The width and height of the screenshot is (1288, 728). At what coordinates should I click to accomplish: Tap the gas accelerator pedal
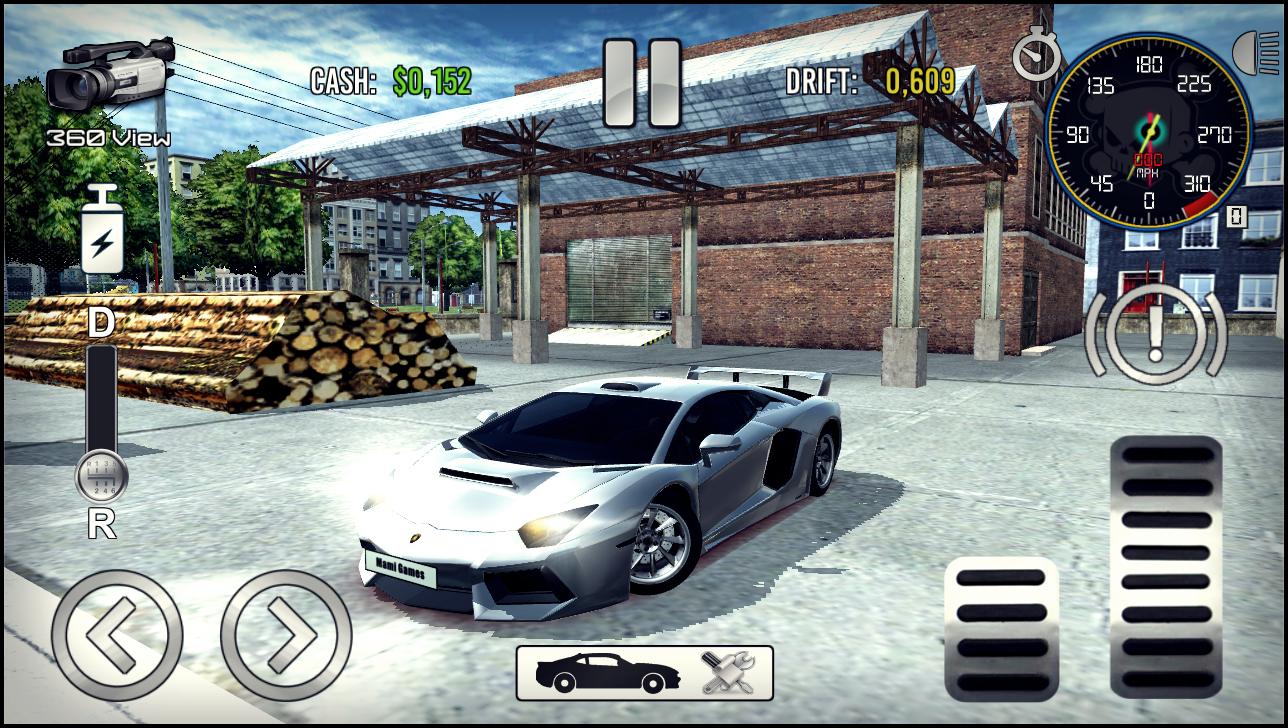[1166, 565]
